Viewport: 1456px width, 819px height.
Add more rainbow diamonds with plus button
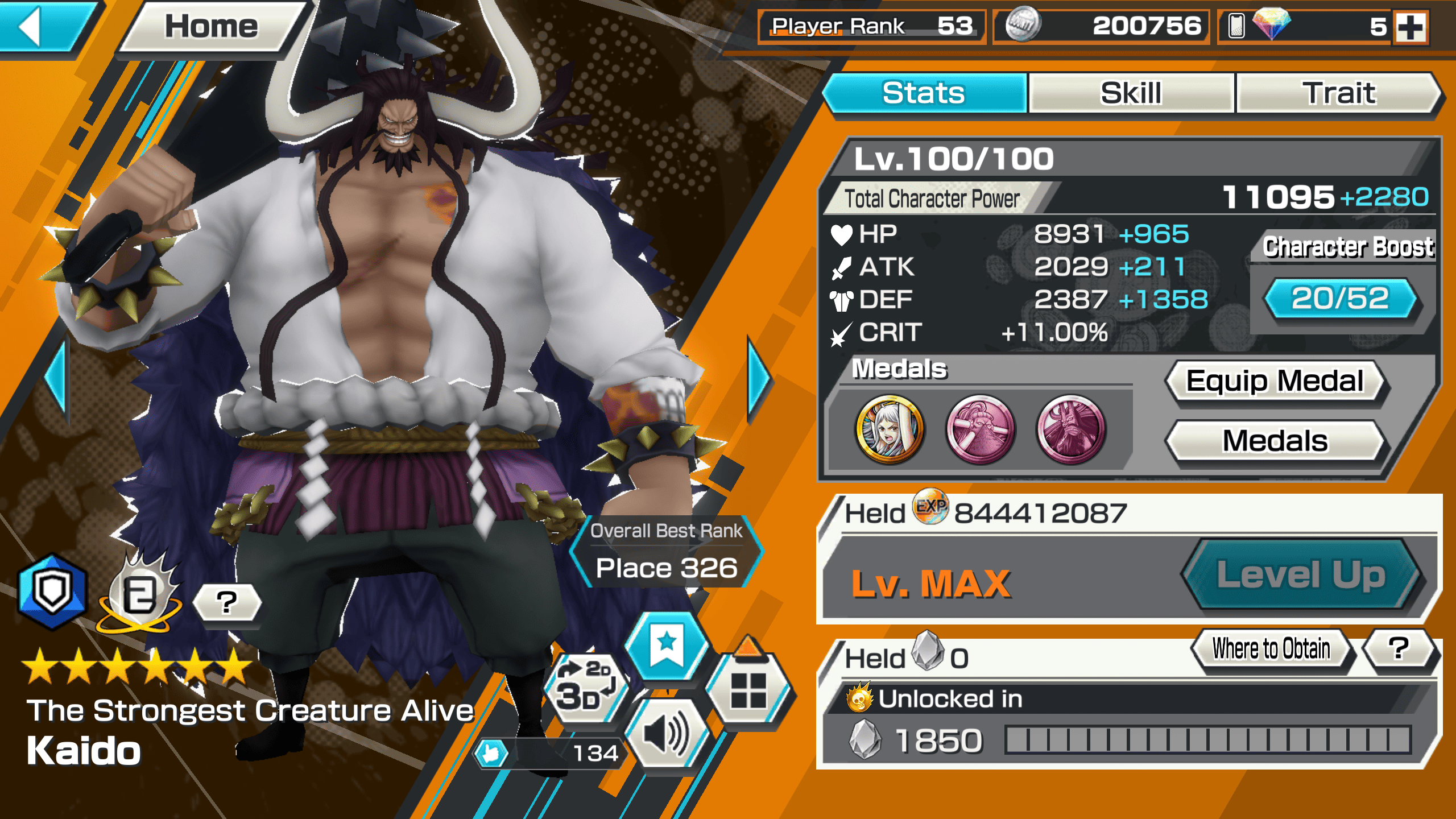1411,26
